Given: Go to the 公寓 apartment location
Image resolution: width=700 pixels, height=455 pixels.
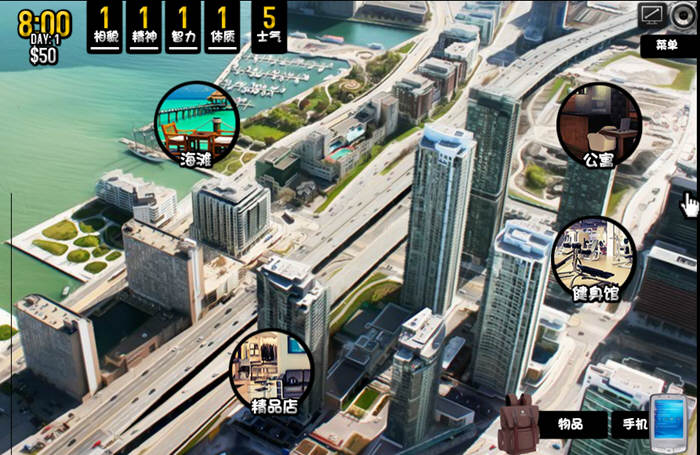Looking at the screenshot, I should (599, 124).
